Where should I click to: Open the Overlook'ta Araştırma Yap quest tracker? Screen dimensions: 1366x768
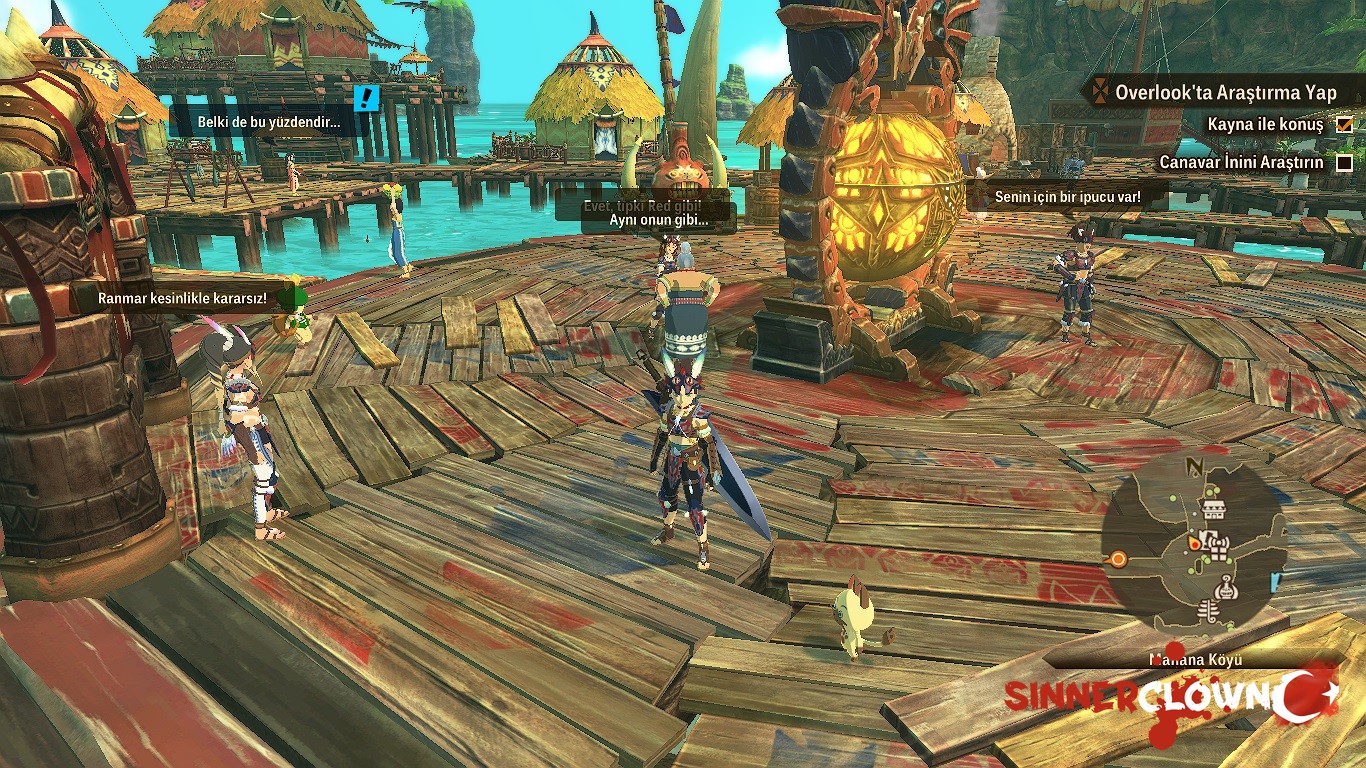pyautogui.click(x=1225, y=93)
